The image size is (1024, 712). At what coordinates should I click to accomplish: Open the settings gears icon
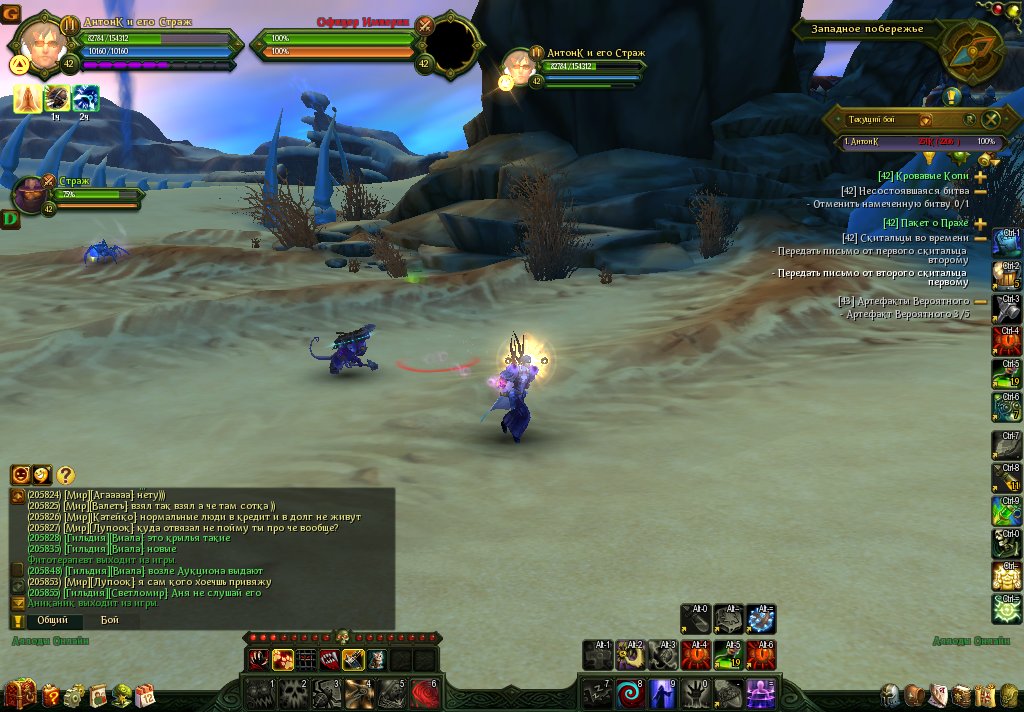pos(74,695)
